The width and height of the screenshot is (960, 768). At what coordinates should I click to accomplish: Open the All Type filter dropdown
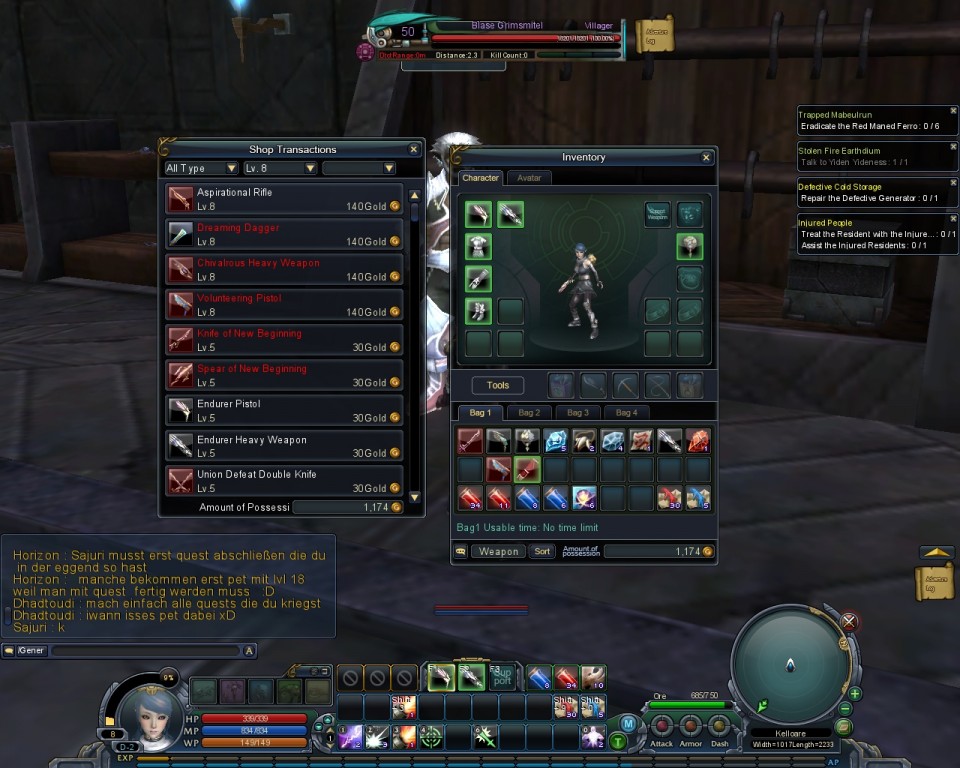pos(201,169)
